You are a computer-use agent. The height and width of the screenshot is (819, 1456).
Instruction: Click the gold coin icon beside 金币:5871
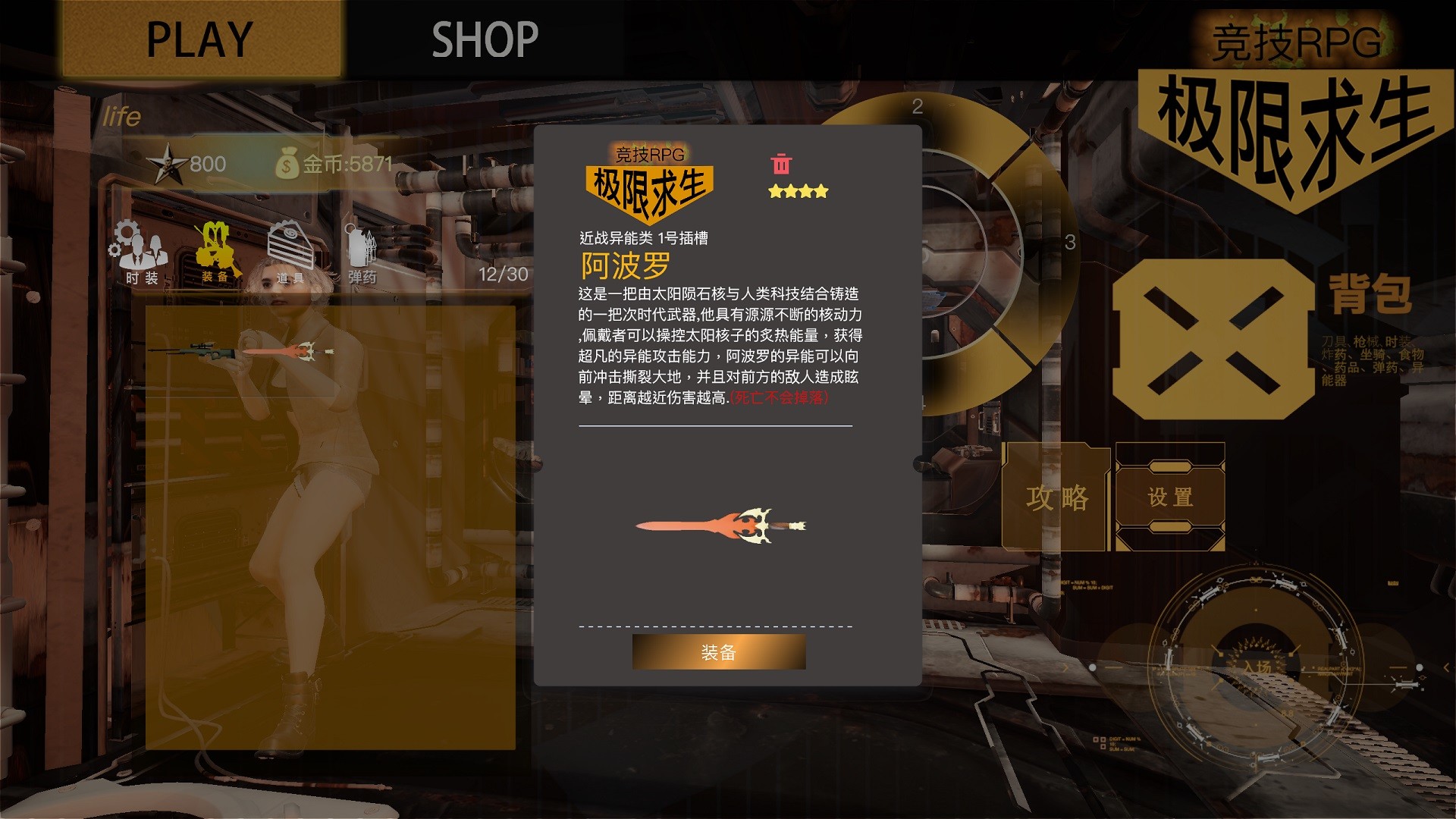[x=288, y=162]
